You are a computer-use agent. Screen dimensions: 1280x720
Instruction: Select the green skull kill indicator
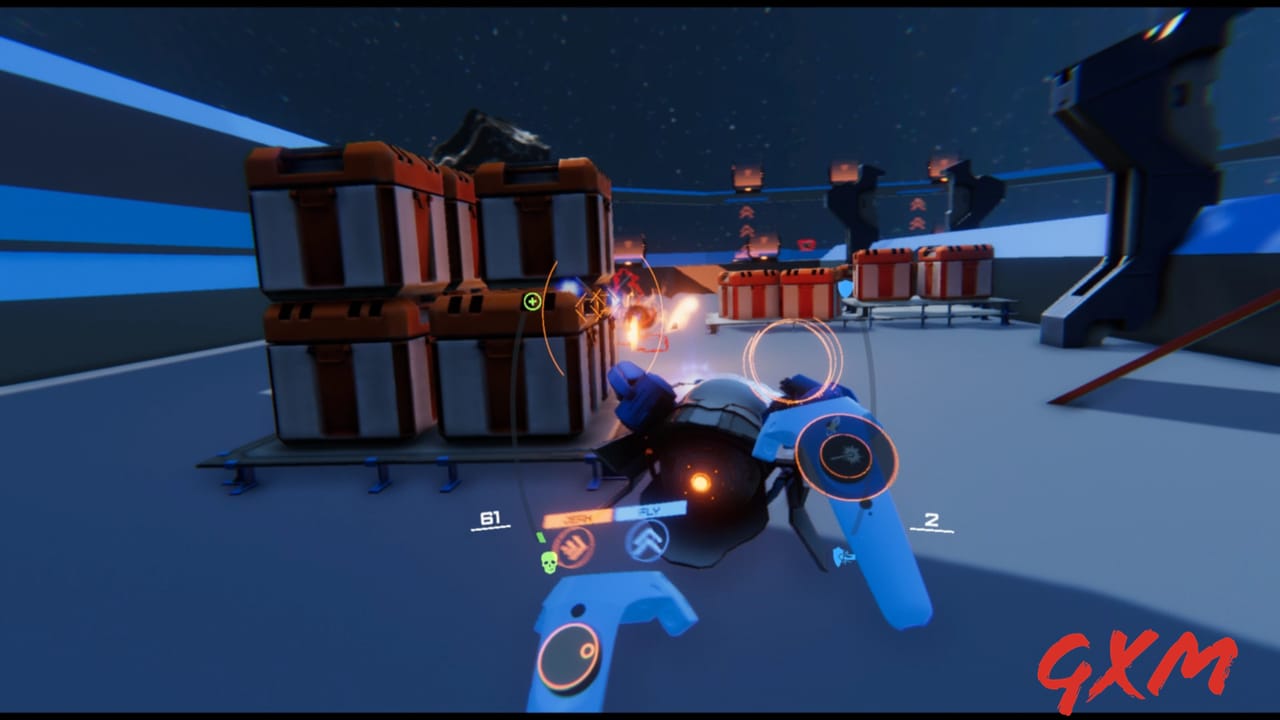(549, 561)
